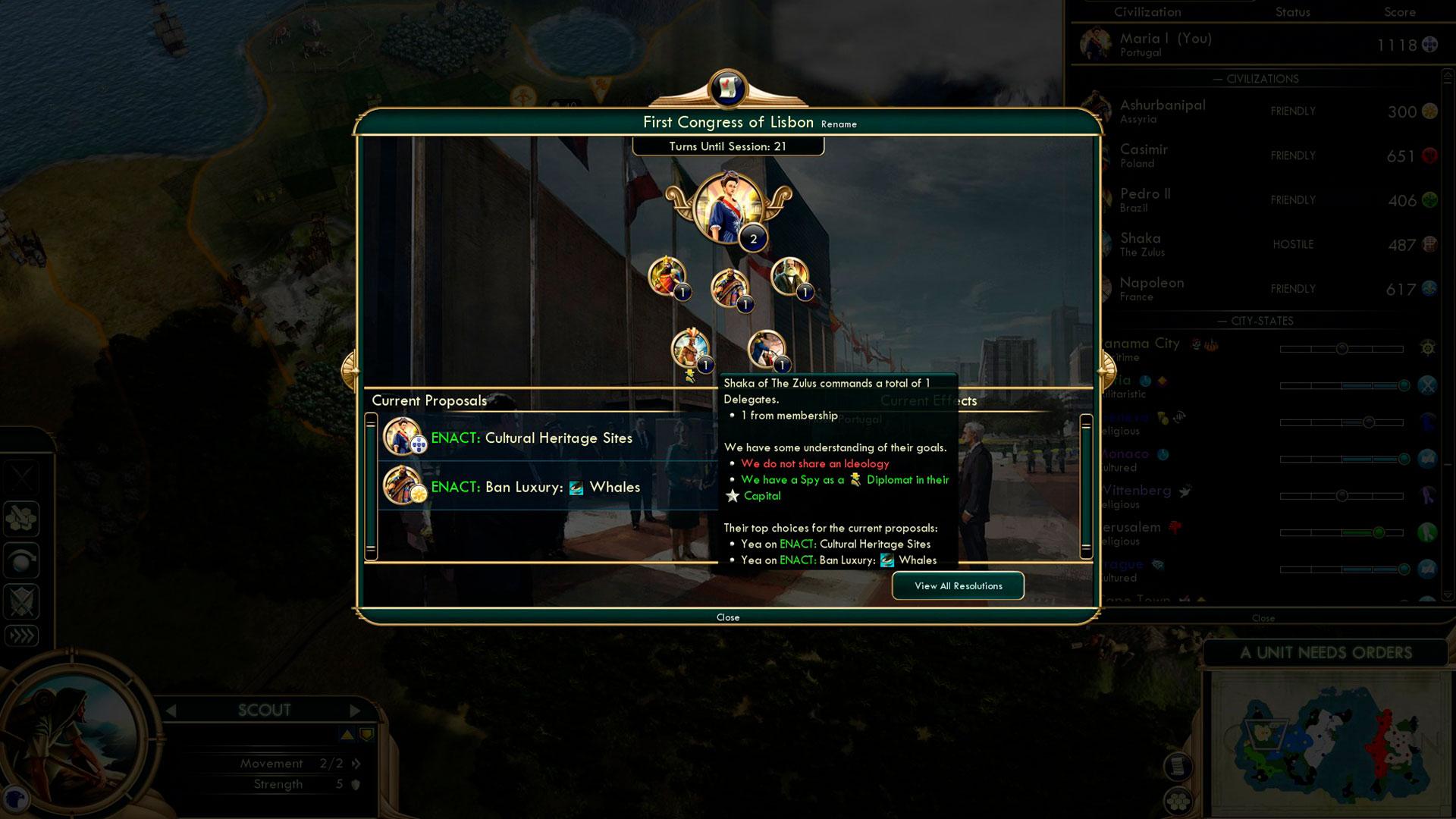The width and height of the screenshot is (1456, 819).
Task: Cycle to the next unit arrow
Action: tap(355, 711)
